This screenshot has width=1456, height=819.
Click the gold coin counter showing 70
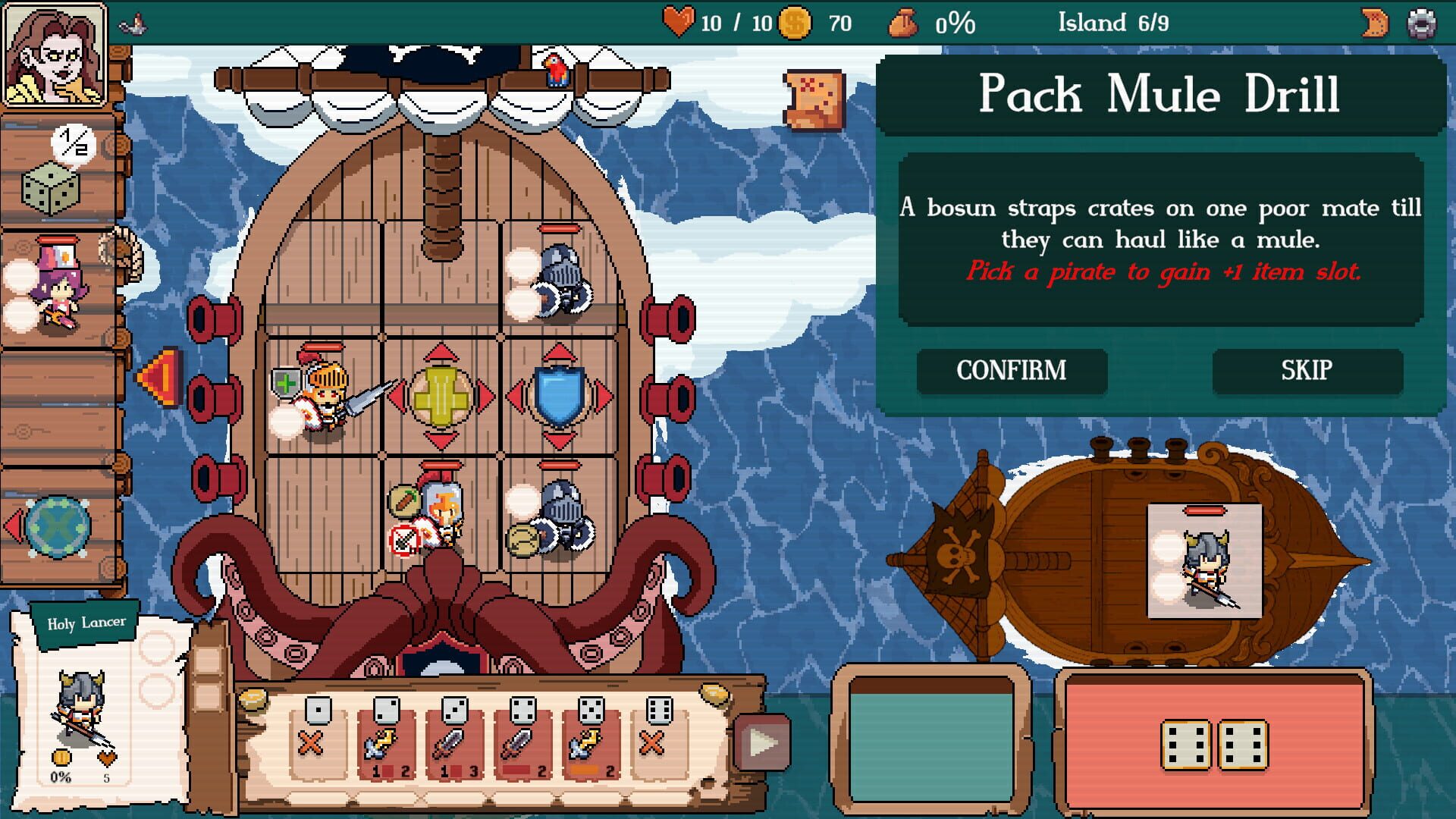coord(794,23)
